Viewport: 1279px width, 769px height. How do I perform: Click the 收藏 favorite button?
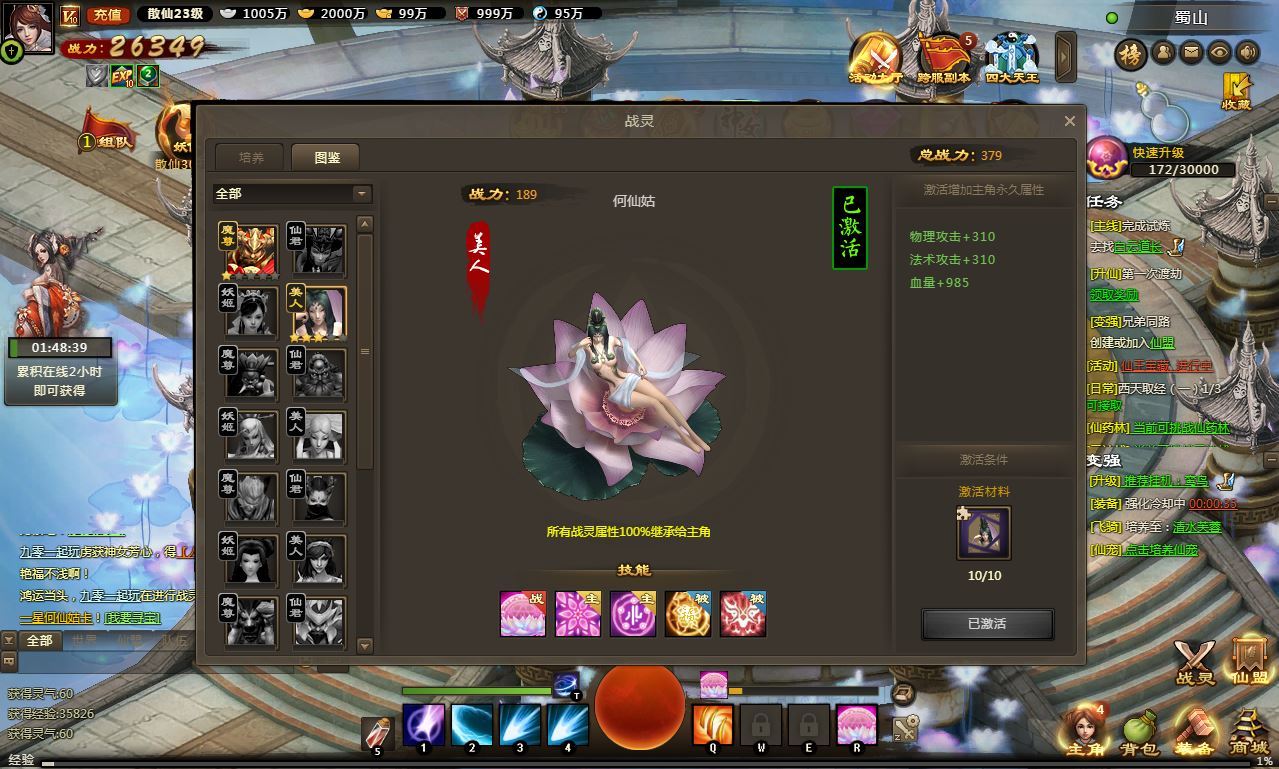tap(1236, 91)
